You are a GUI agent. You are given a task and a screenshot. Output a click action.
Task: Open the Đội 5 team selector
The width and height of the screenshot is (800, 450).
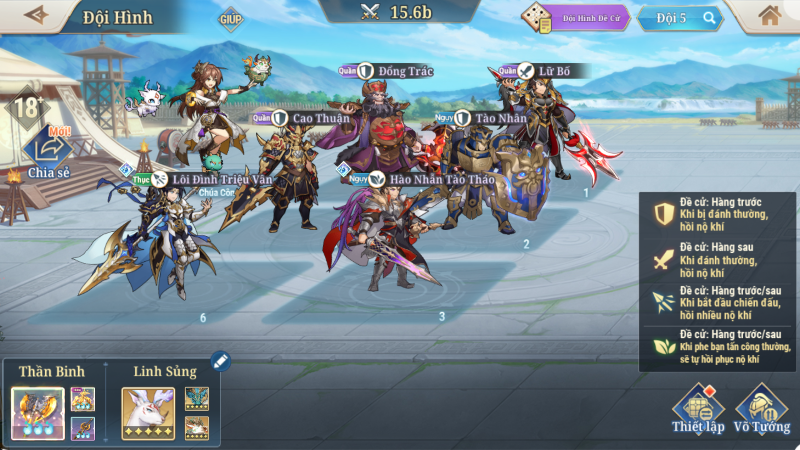[690, 18]
